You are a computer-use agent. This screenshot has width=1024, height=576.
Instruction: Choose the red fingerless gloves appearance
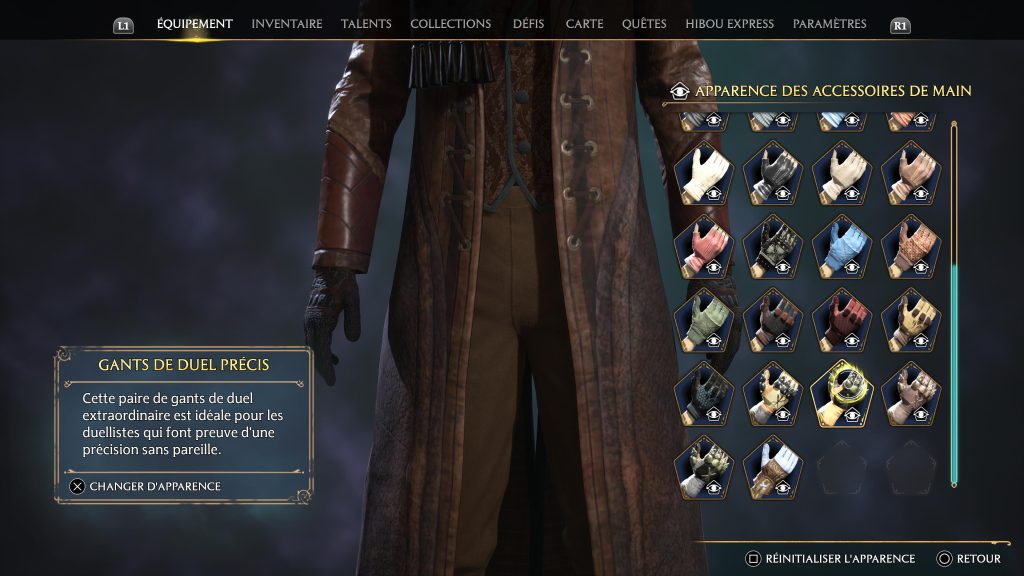coord(841,319)
